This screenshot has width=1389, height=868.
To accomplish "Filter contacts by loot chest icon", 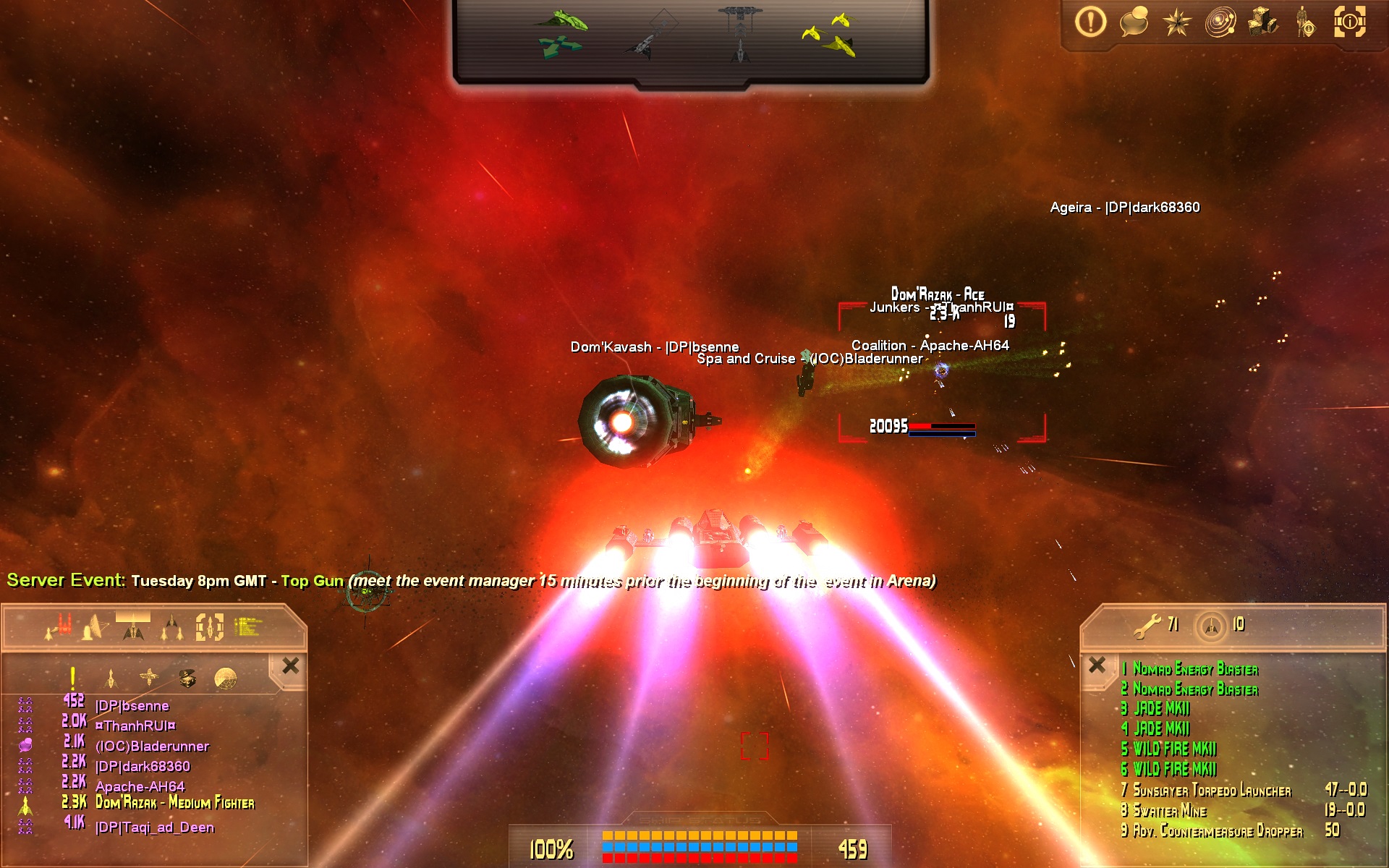I will tap(187, 678).
